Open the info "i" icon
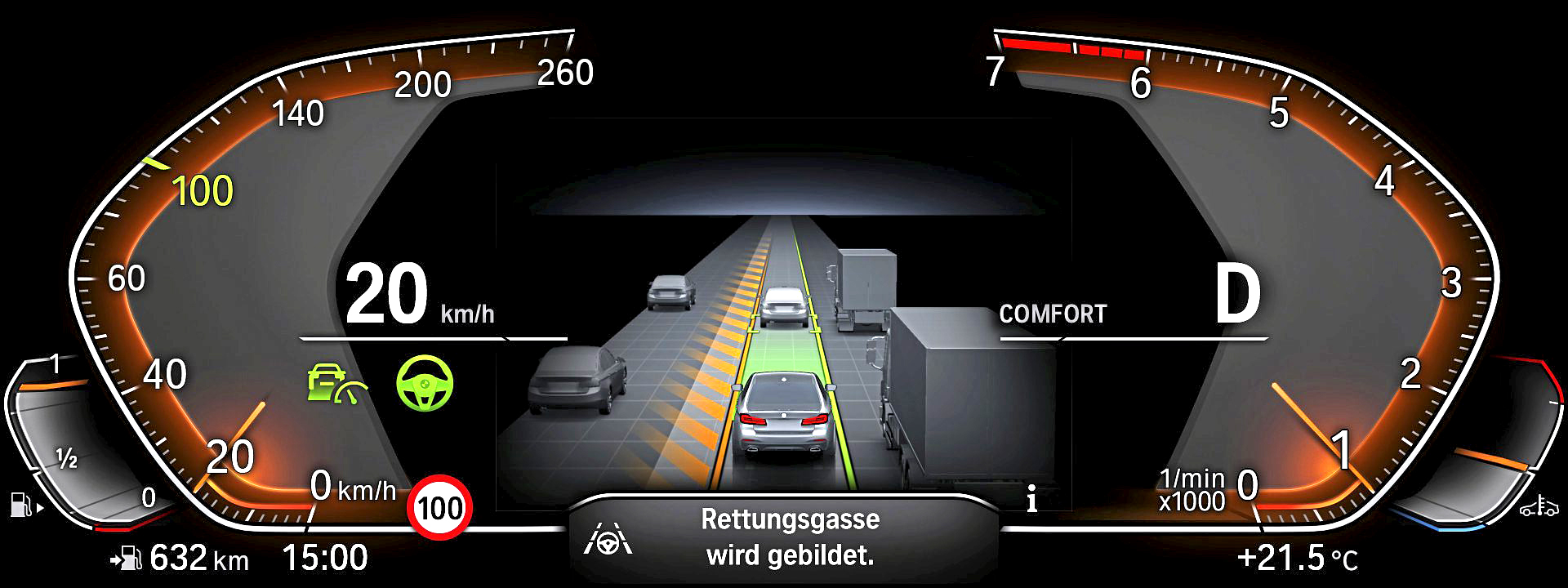The width and height of the screenshot is (1568, 588). point(1032,499)
